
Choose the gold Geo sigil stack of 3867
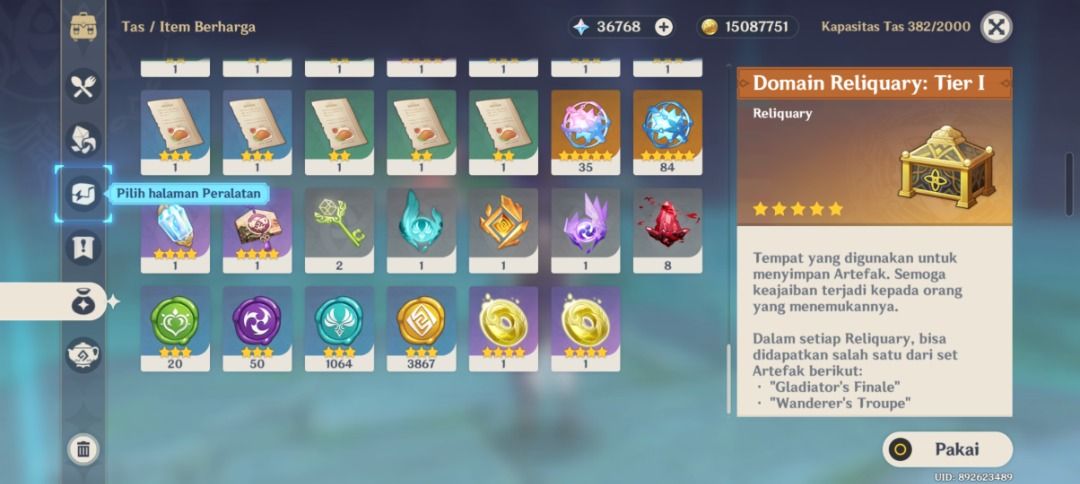pos(421,324)
